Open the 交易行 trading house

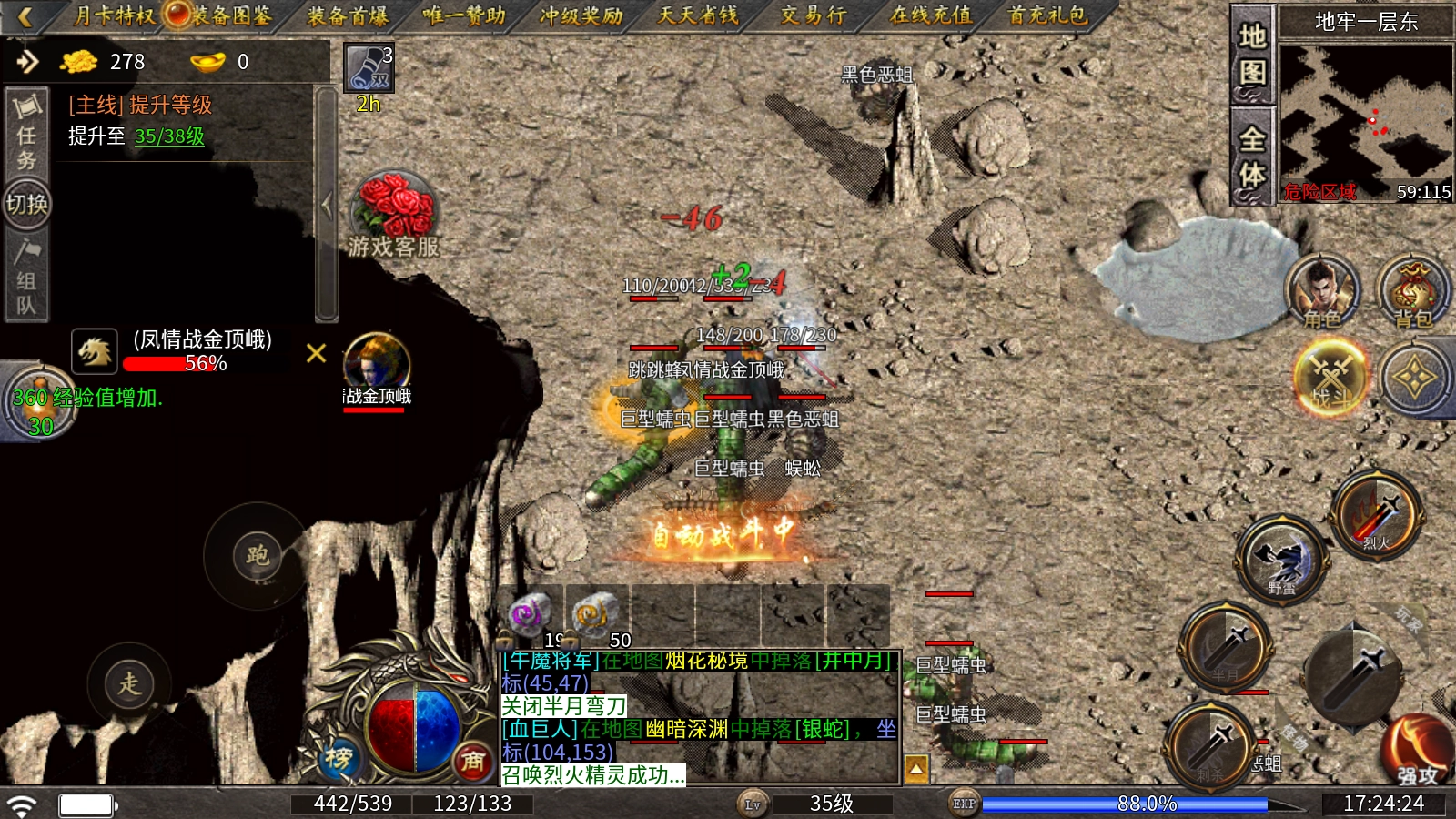coord(813,15)
